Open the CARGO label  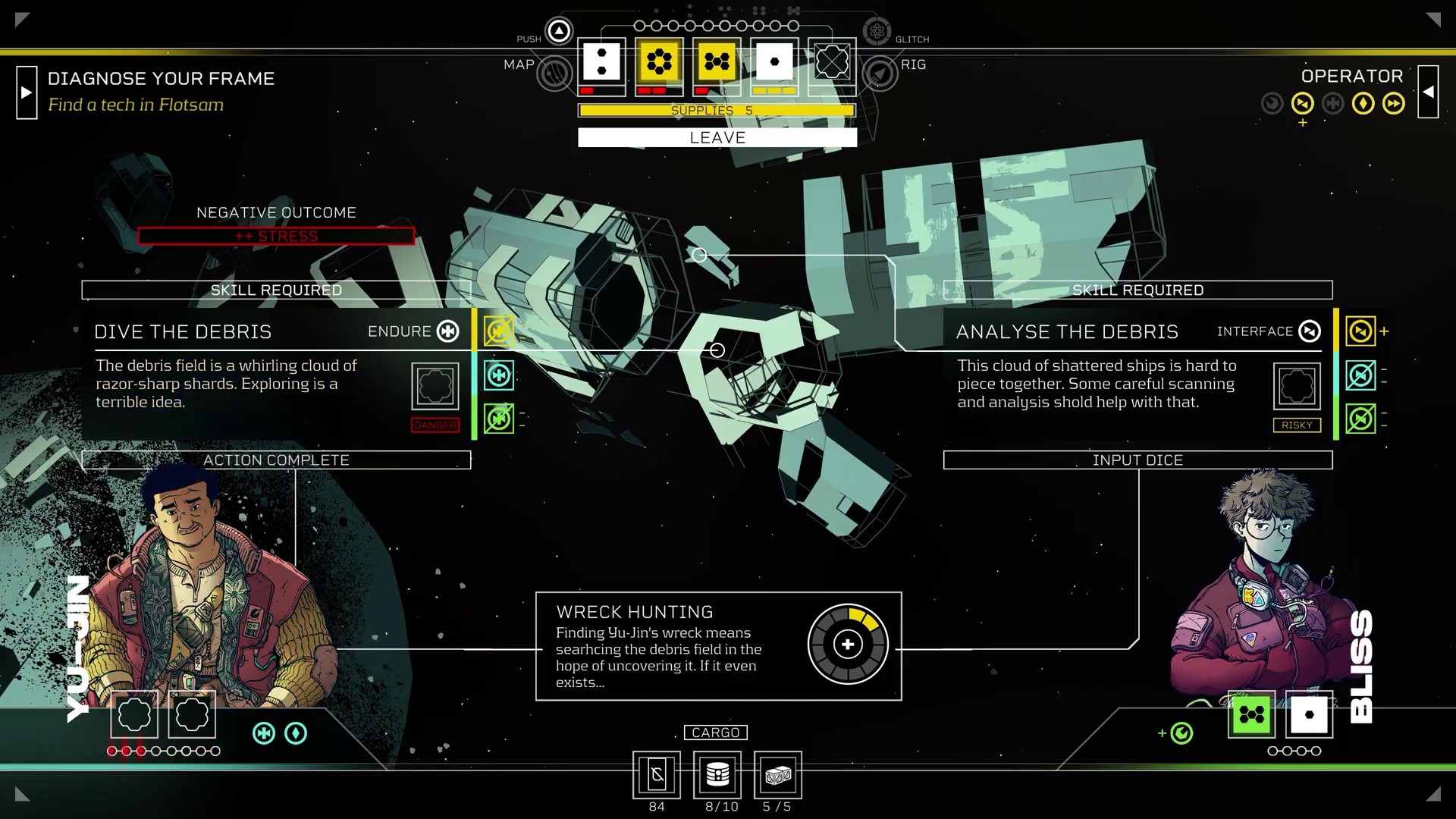[715, 733]
